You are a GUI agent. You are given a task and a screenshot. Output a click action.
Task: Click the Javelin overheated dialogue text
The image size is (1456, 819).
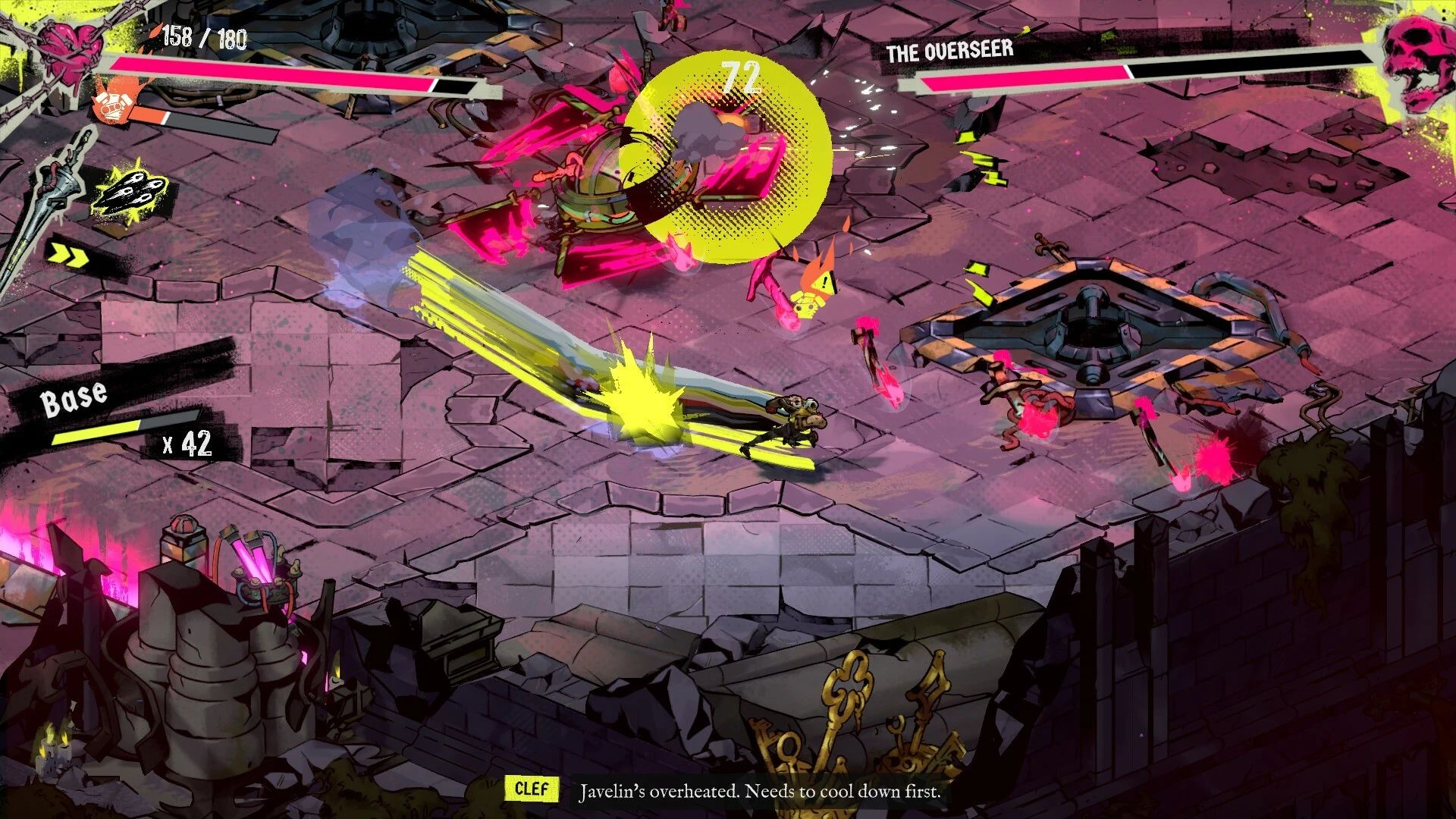coord(758,791)
